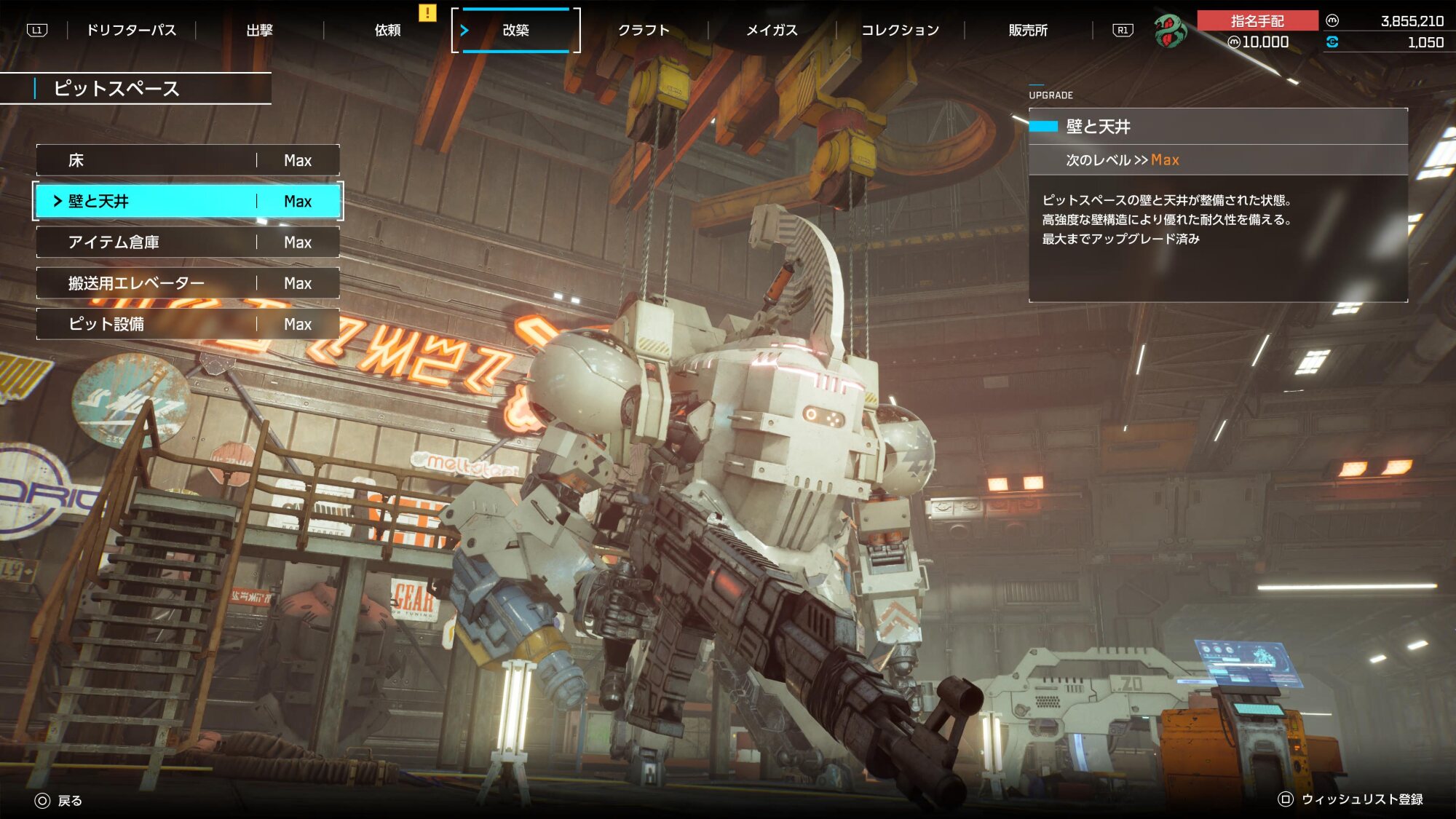The width and height of the screenshot is (1456, 819).
Task: Pick the 搬送用エレベーター upgrade entry
Action: pos(188,283)
